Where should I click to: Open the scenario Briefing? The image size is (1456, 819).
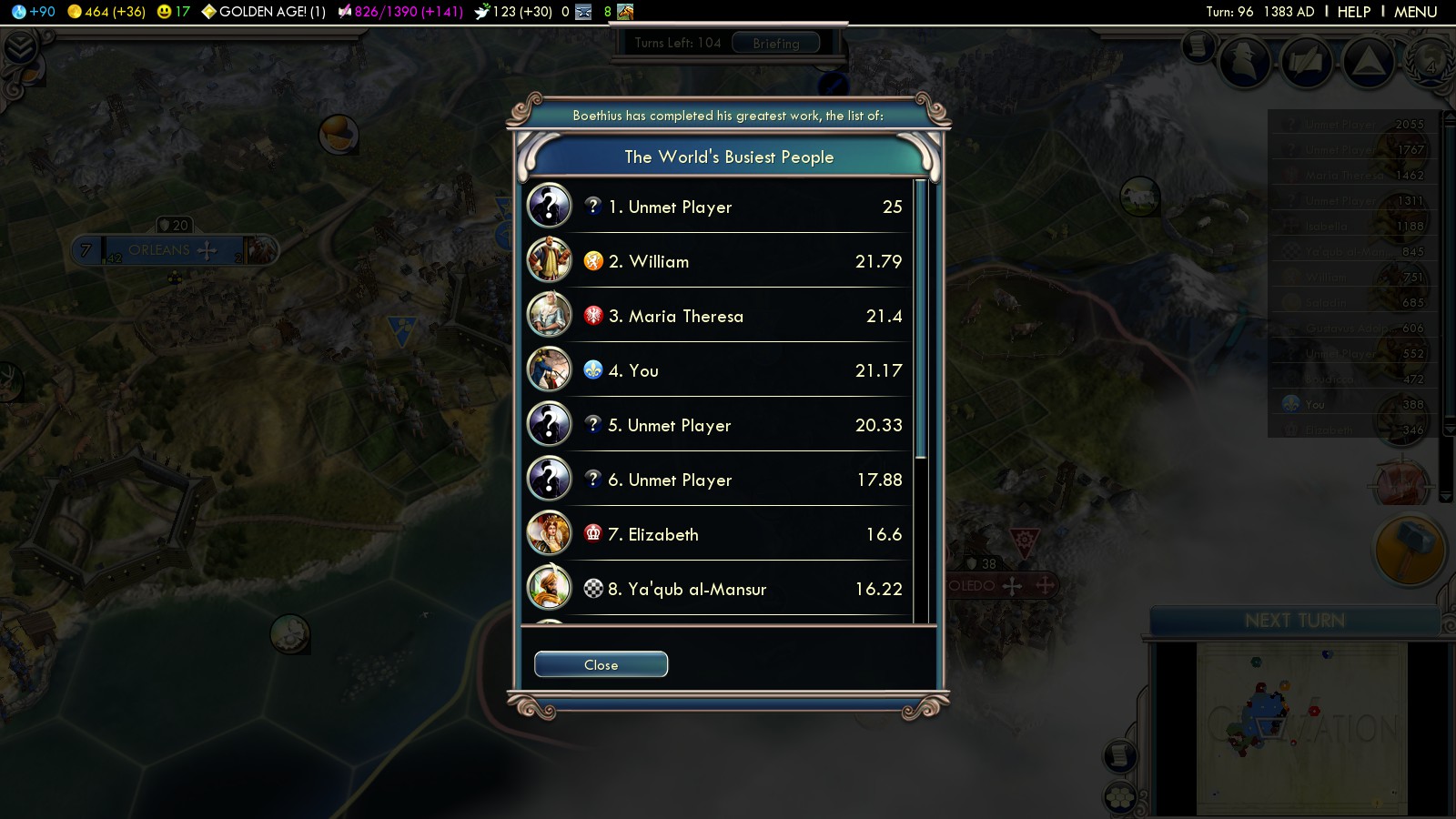click(x=775, y=43)
